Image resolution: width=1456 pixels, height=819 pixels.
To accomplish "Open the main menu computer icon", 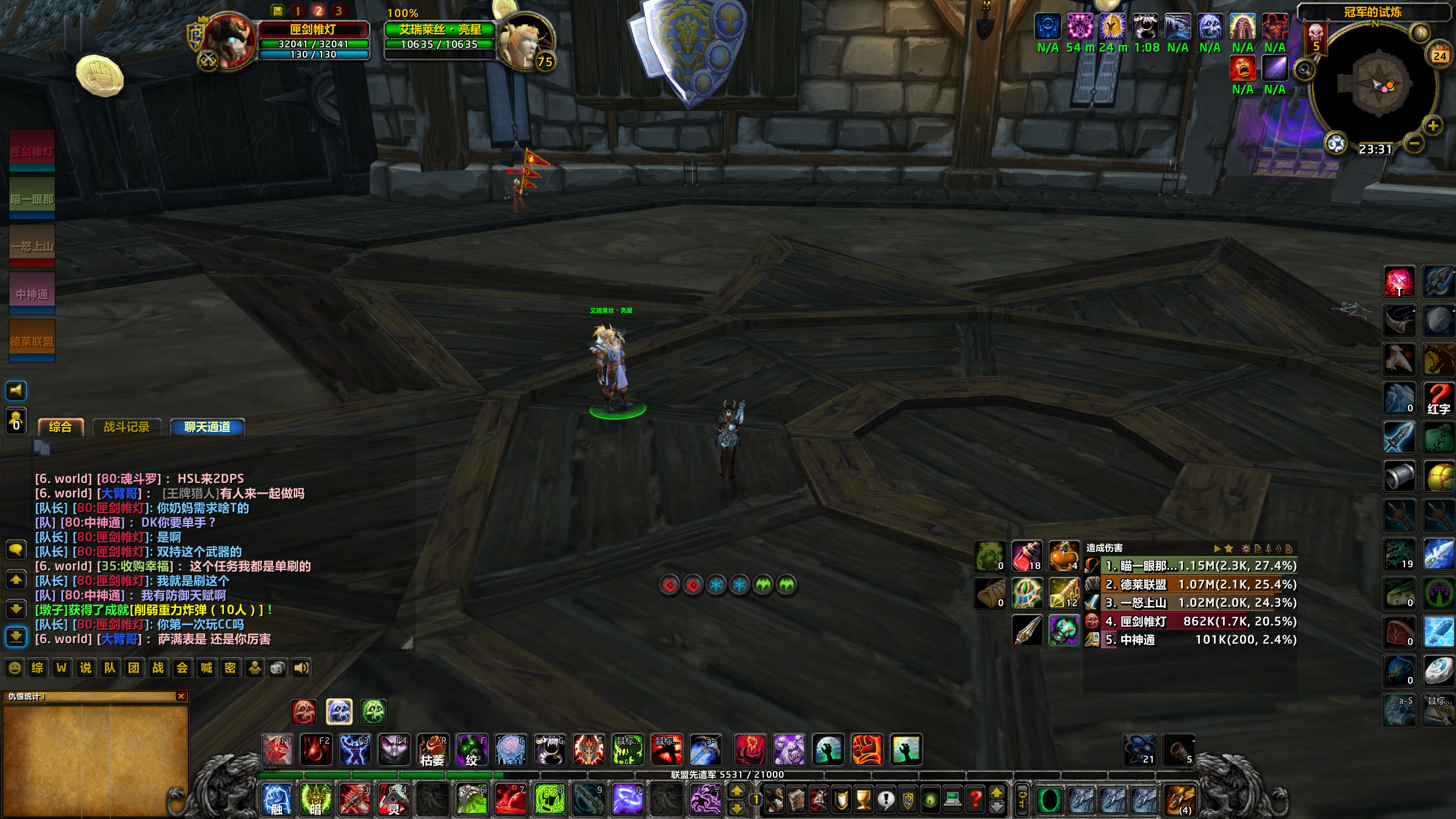I will (953, 800).
